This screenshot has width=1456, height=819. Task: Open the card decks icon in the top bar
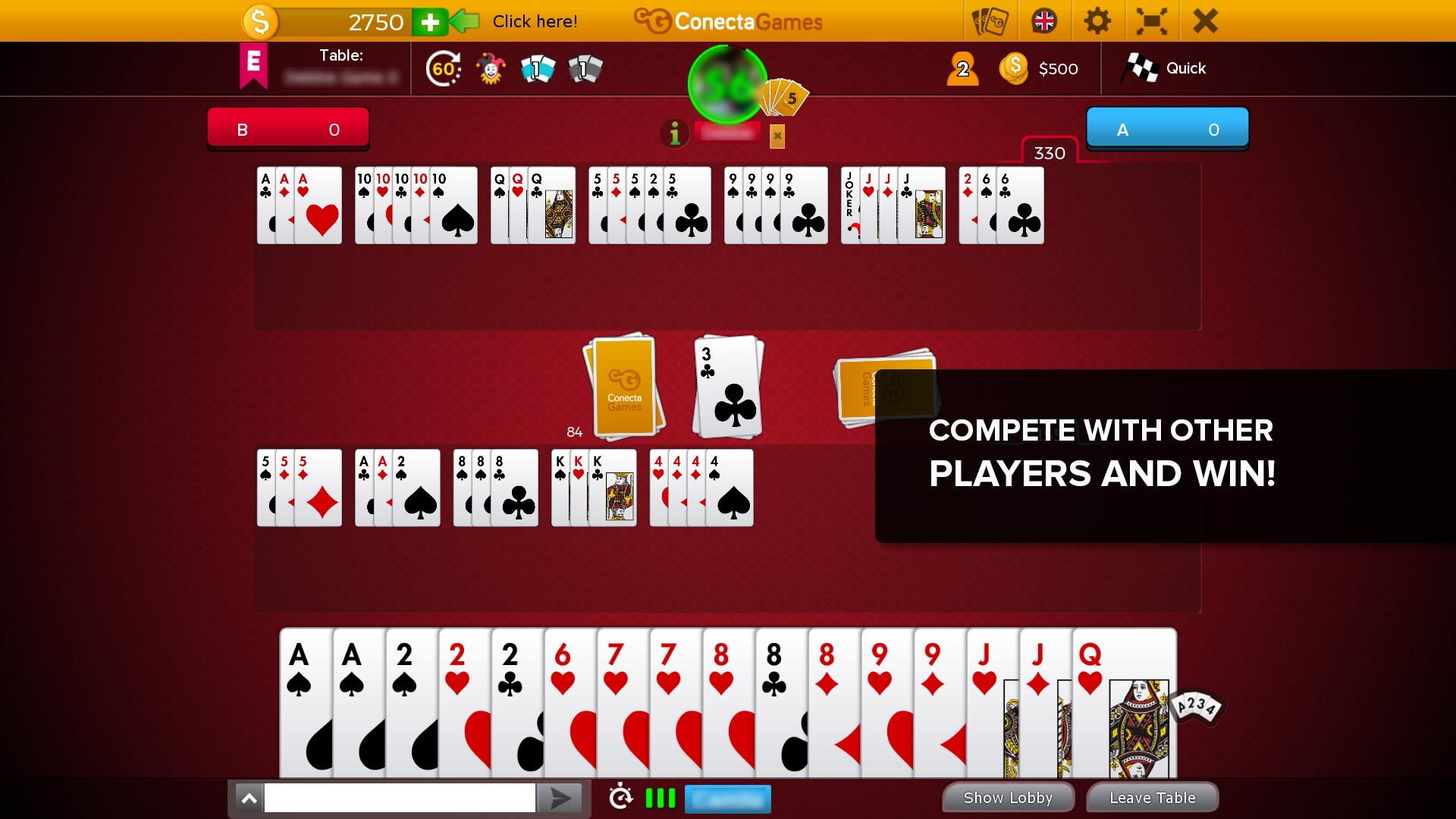(991, 21)
